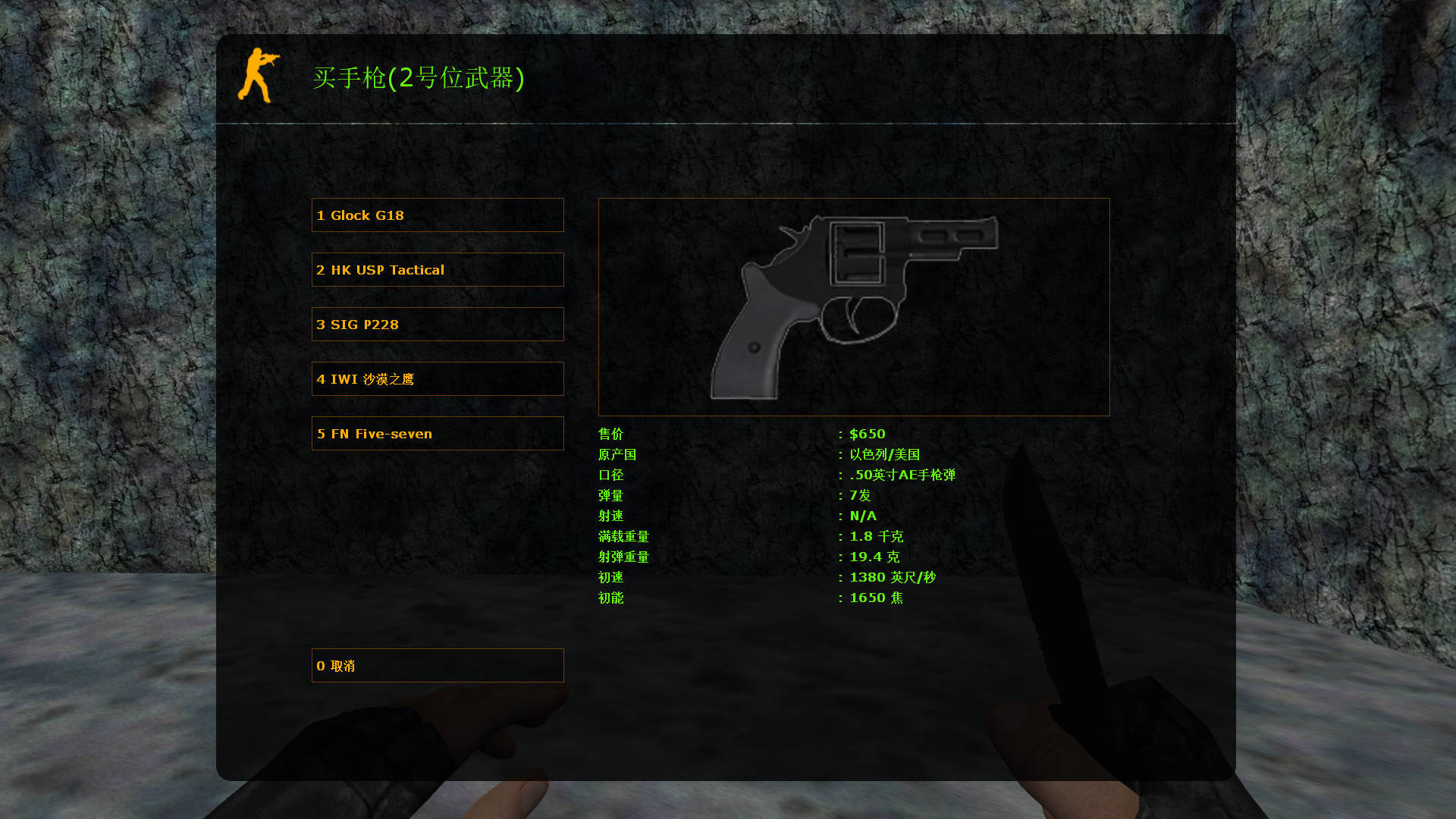Image resolution: width=1456 pixels, height=819 pixels.
Task: Click the 口径 caliber label
Action: [610, 475]
